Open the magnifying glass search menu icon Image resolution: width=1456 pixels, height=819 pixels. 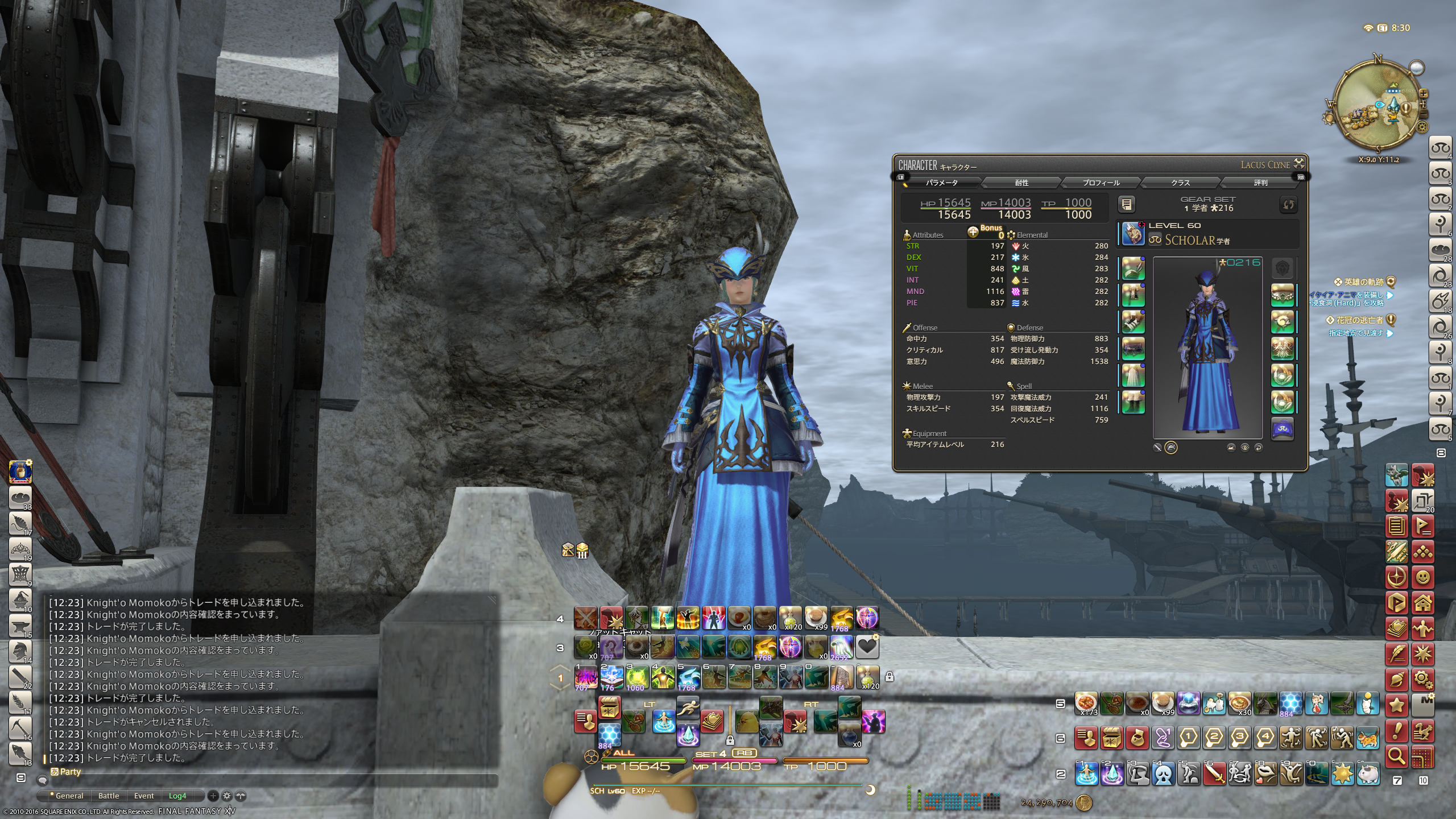(1397, 756)
